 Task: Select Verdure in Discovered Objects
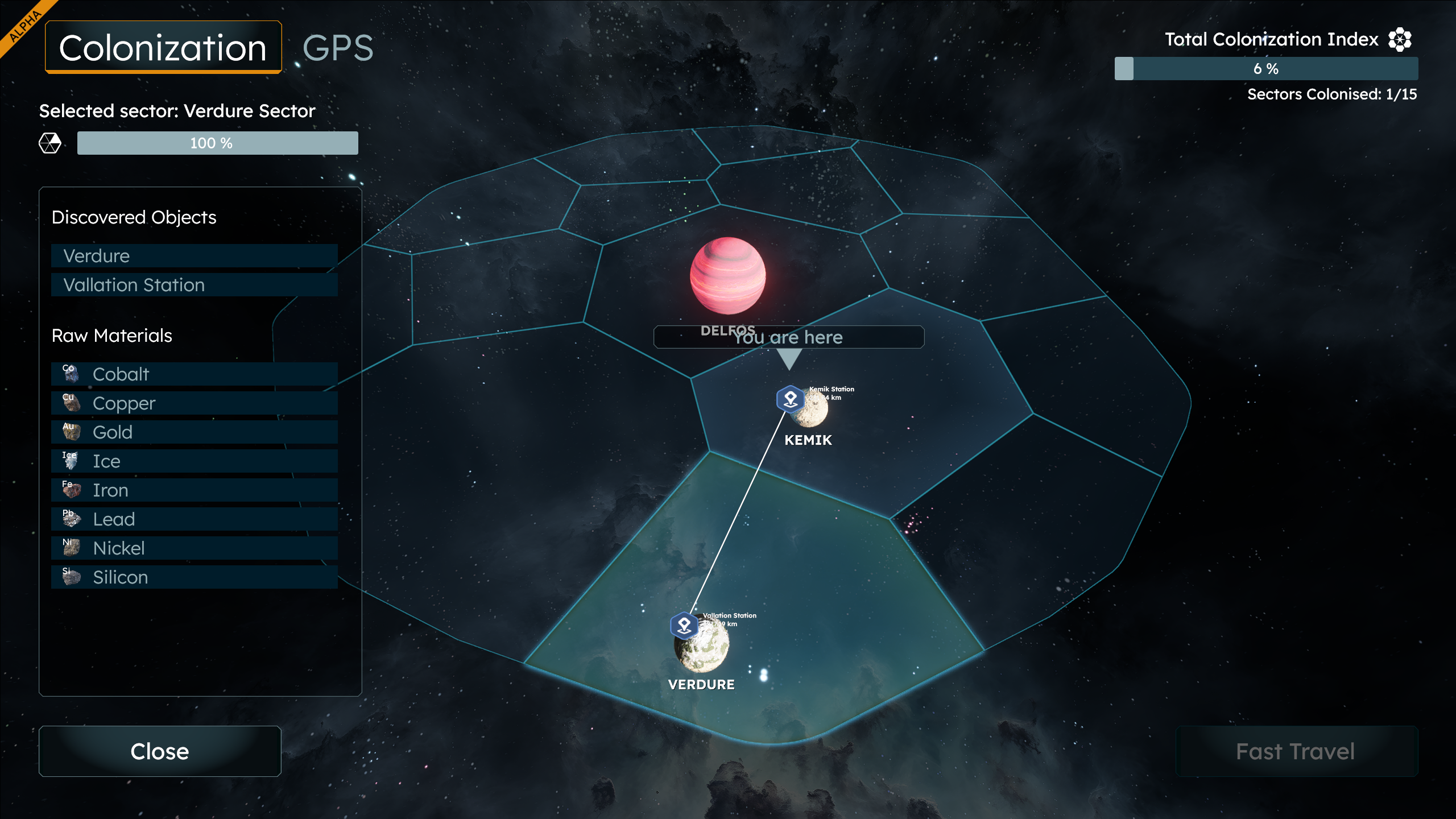(x=194, y=256)
